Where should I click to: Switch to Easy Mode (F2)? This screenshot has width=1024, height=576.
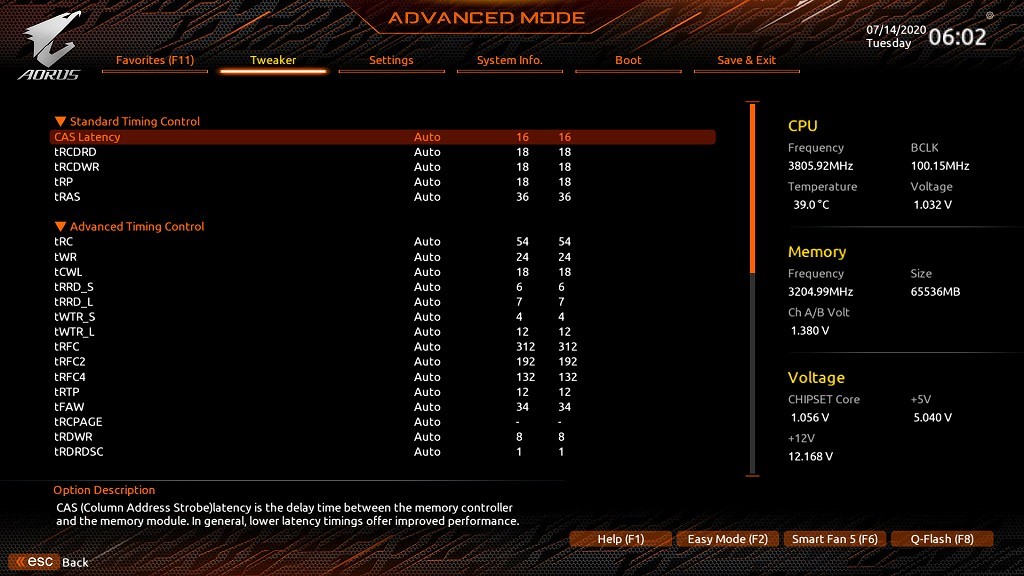click(727, 539)
